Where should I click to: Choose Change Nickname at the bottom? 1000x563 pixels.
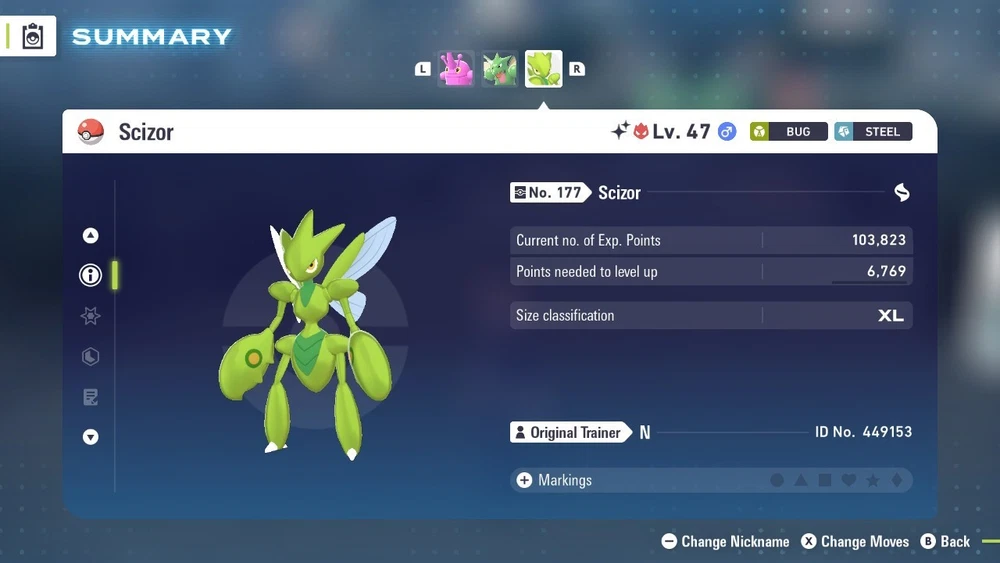[x=726, y=541]
